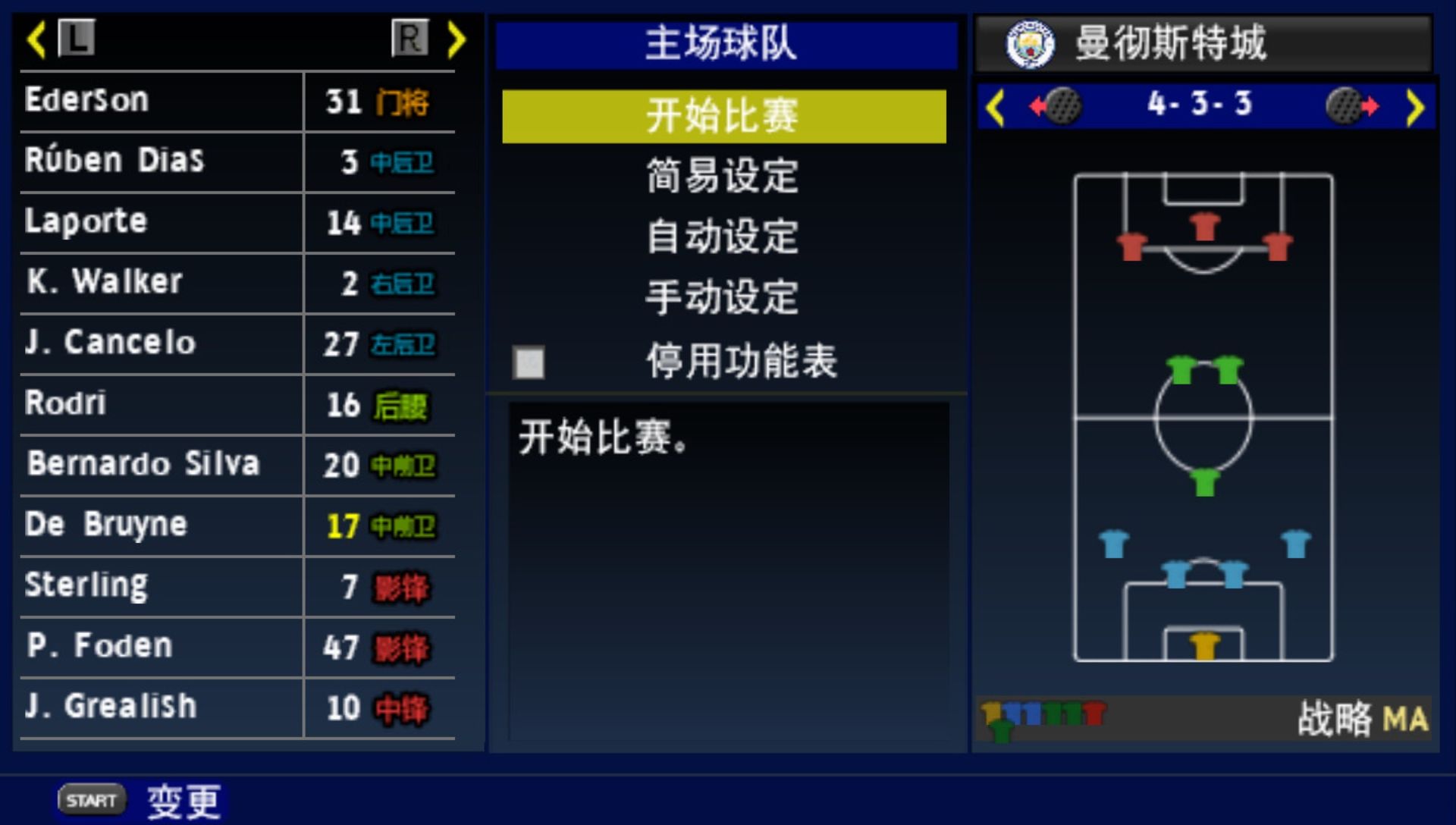Select a blue defender marker on the pitch

click(1112, 542)
